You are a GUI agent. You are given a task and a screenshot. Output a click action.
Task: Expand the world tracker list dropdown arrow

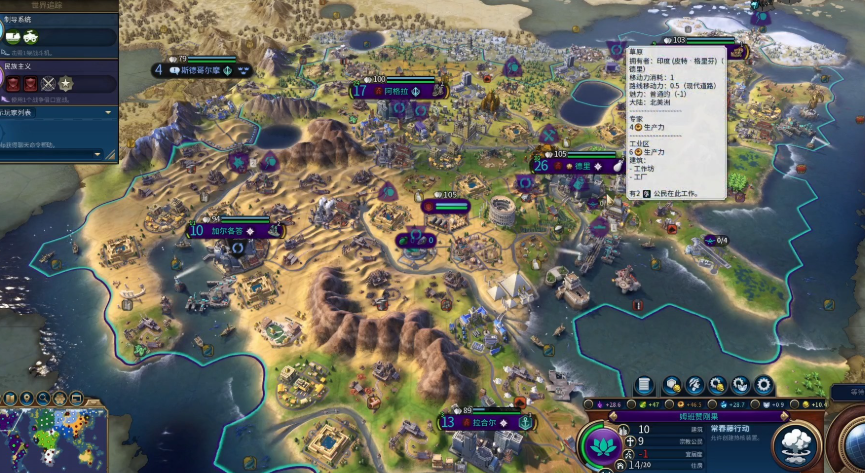coord(108,113)
